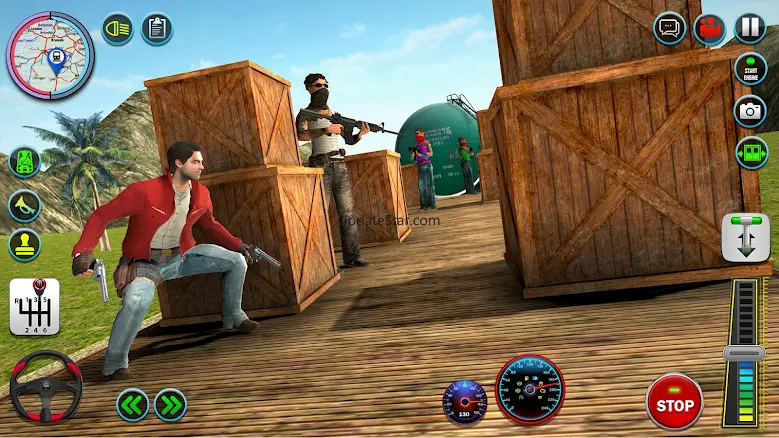Hit the red STOP button
This screenshot has width=779, height=438.
(x=674, y=401)
